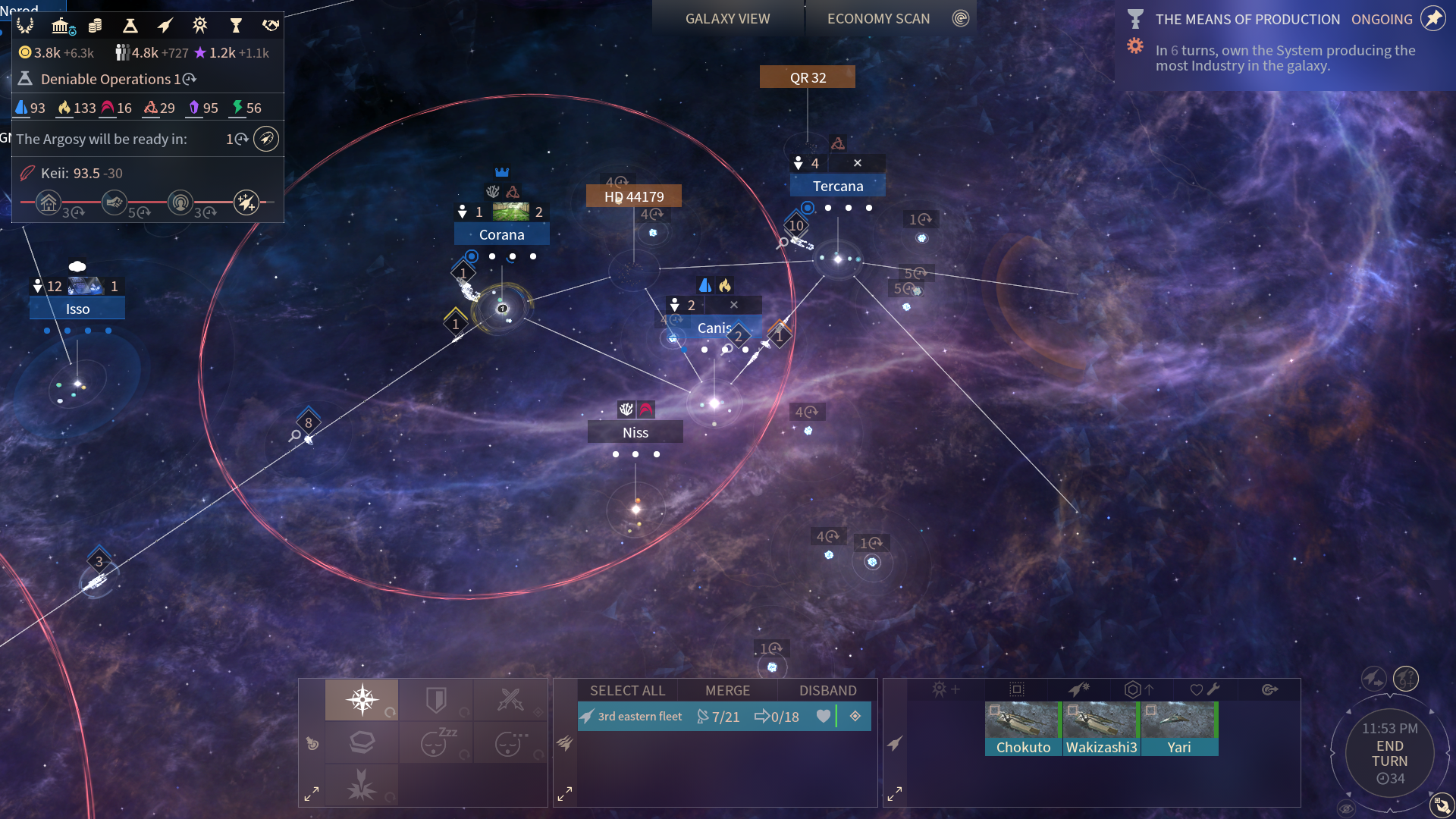Merge the selected fleets
The image size is (1456, 819).
[727, 691]
